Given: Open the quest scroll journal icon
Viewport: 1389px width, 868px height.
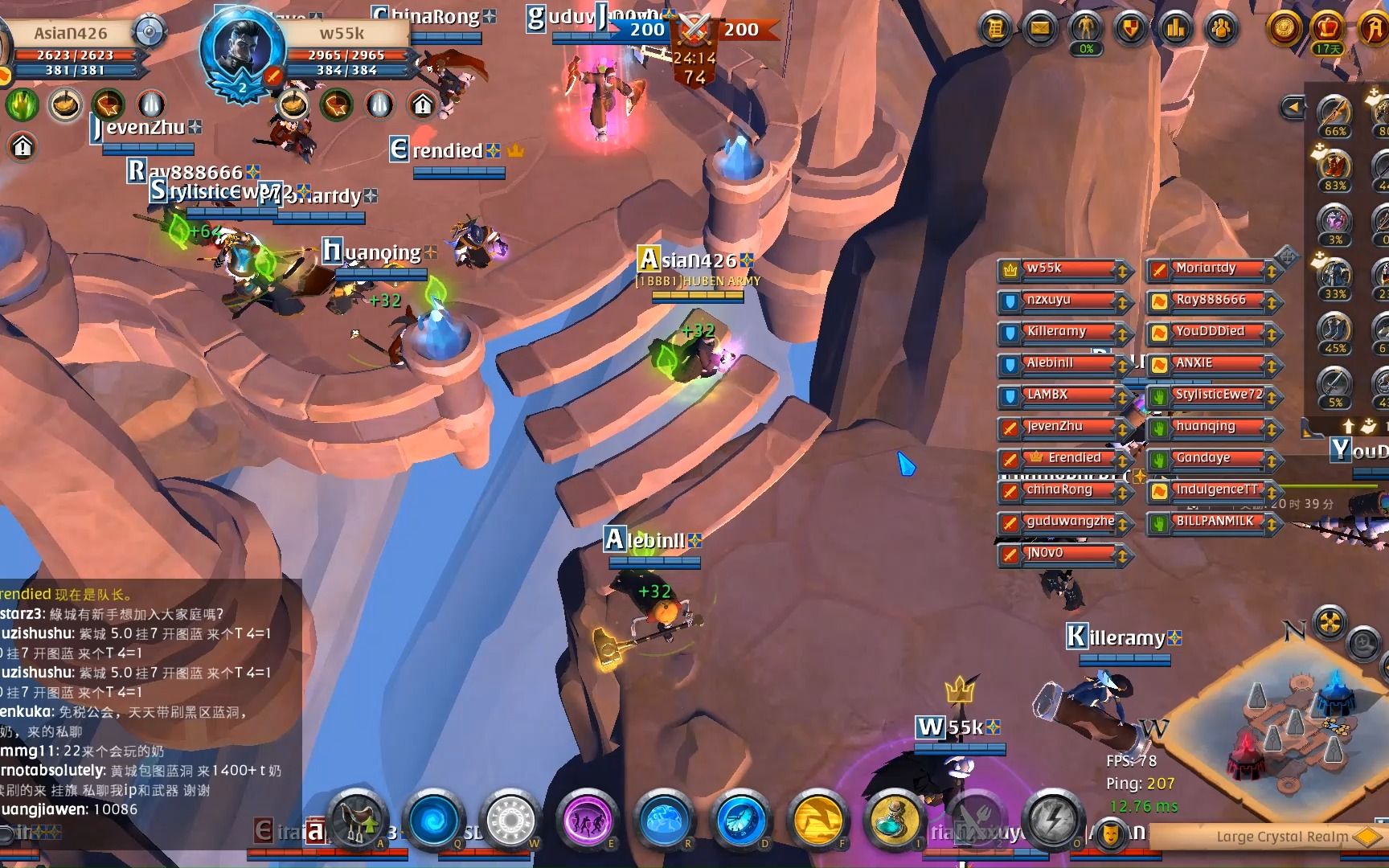Looking at the screenshot, I should coord(996,29).
